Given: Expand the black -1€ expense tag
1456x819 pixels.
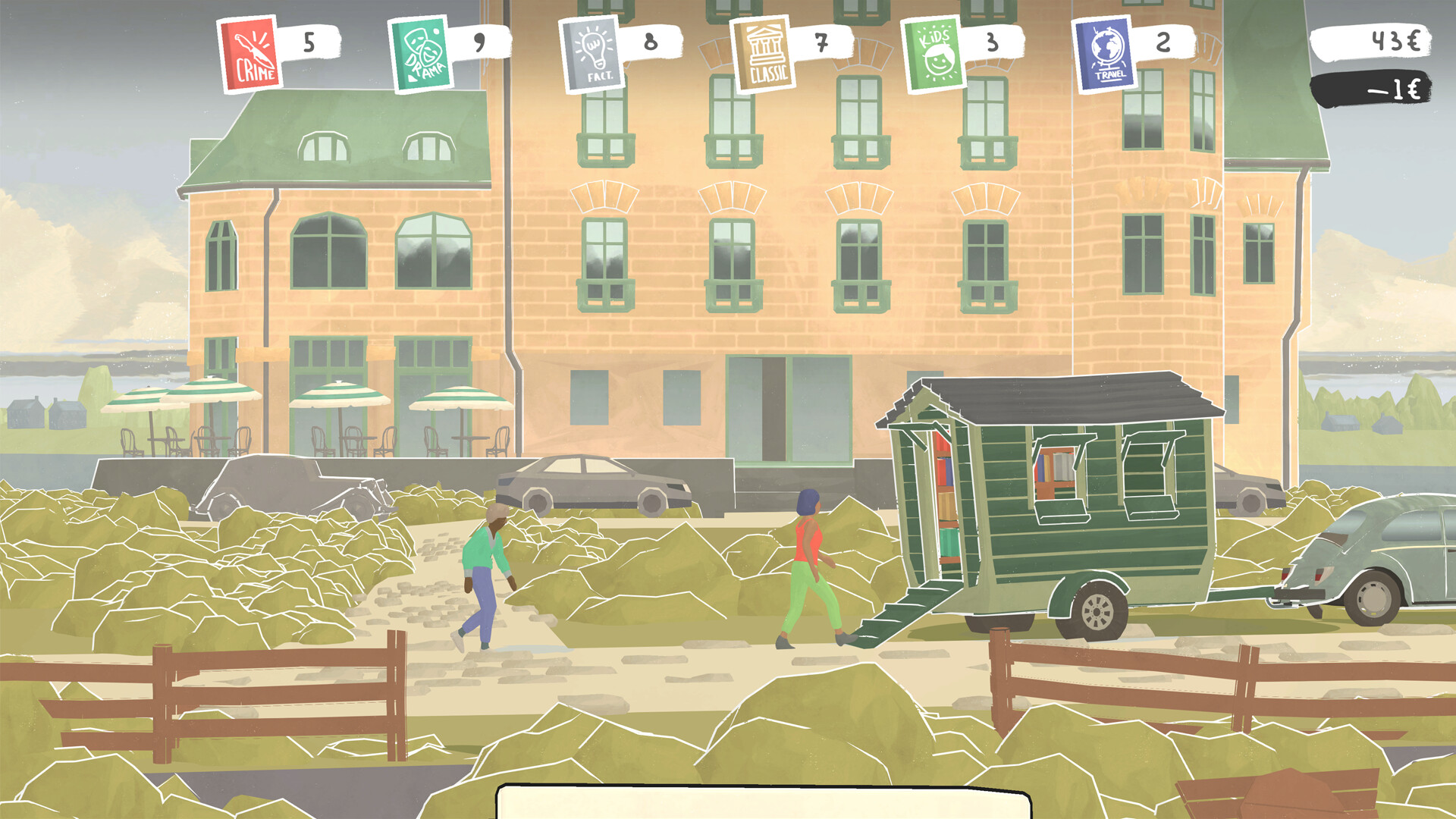Looking at the screenshot, I should tap(1395, 89).
